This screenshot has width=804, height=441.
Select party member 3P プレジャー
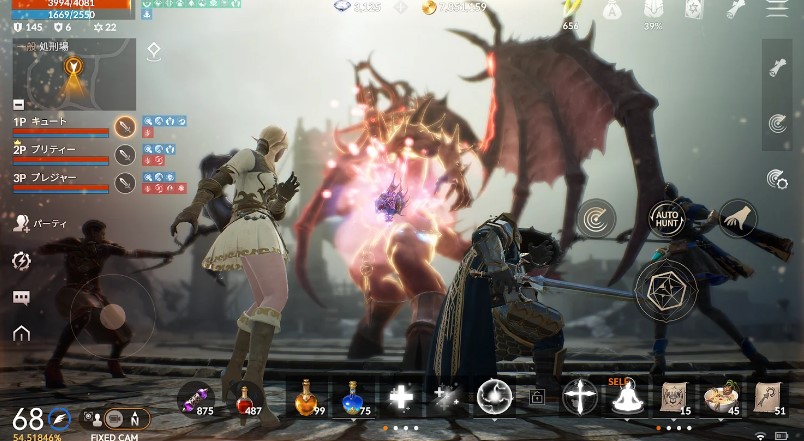click(60, 183)
